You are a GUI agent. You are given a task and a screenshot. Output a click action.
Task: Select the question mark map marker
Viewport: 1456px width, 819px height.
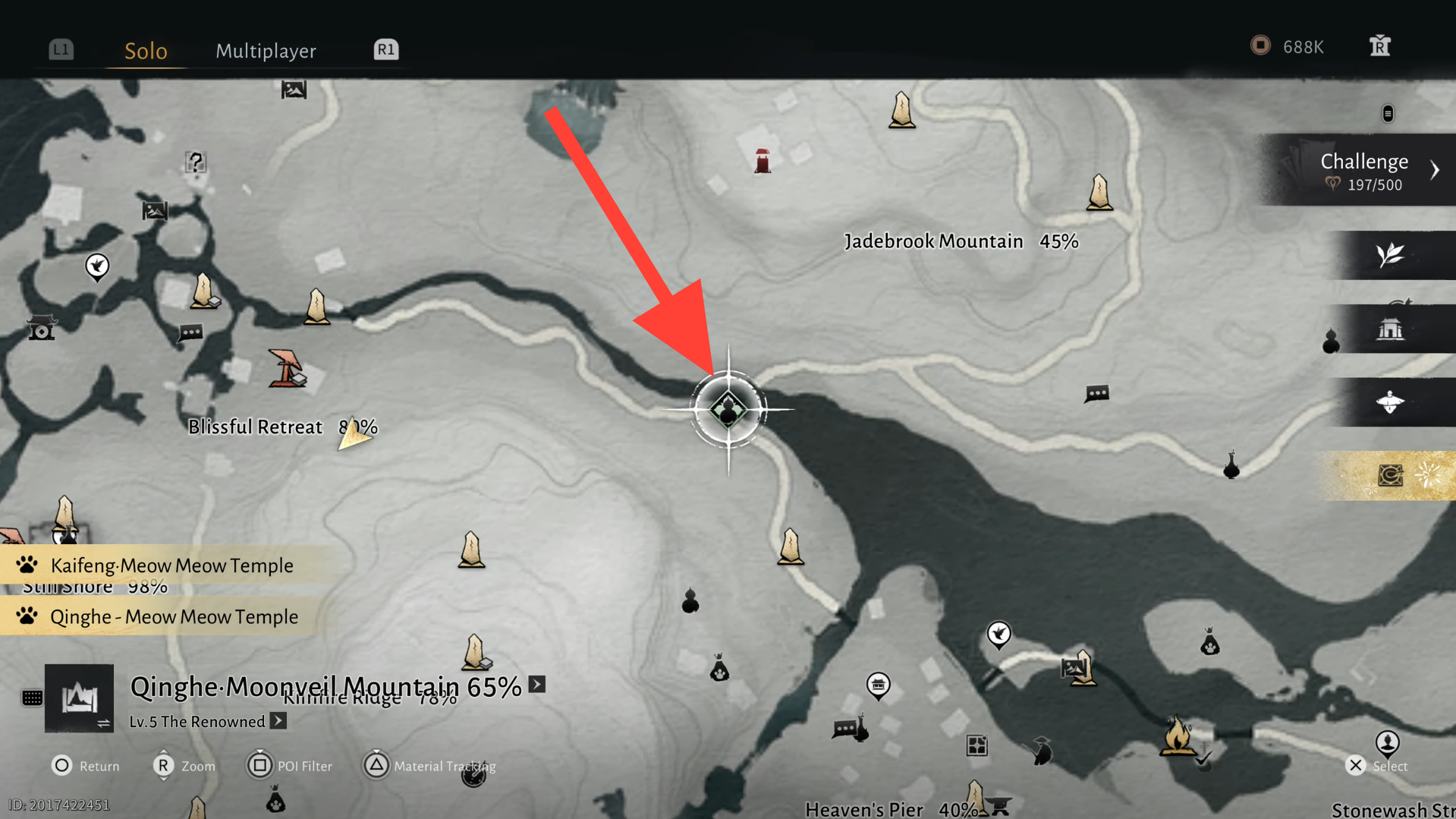pos(196,162)
